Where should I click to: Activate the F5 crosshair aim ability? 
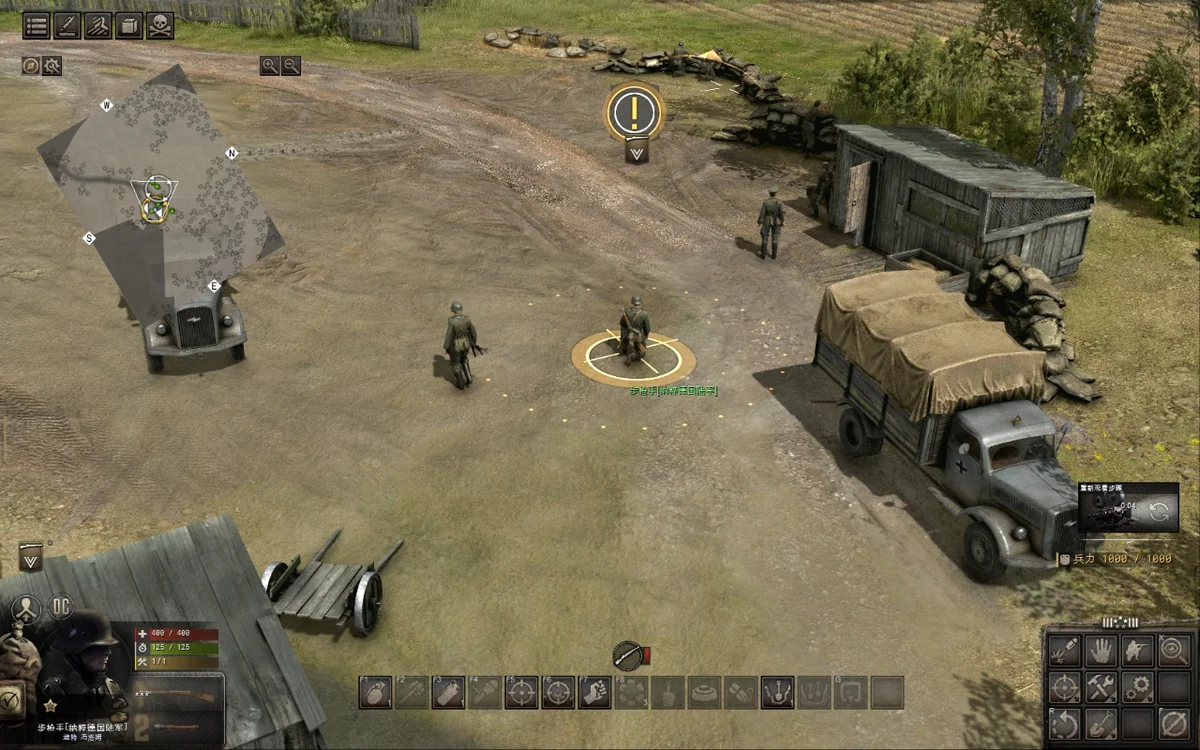click(x=521, y=692)
